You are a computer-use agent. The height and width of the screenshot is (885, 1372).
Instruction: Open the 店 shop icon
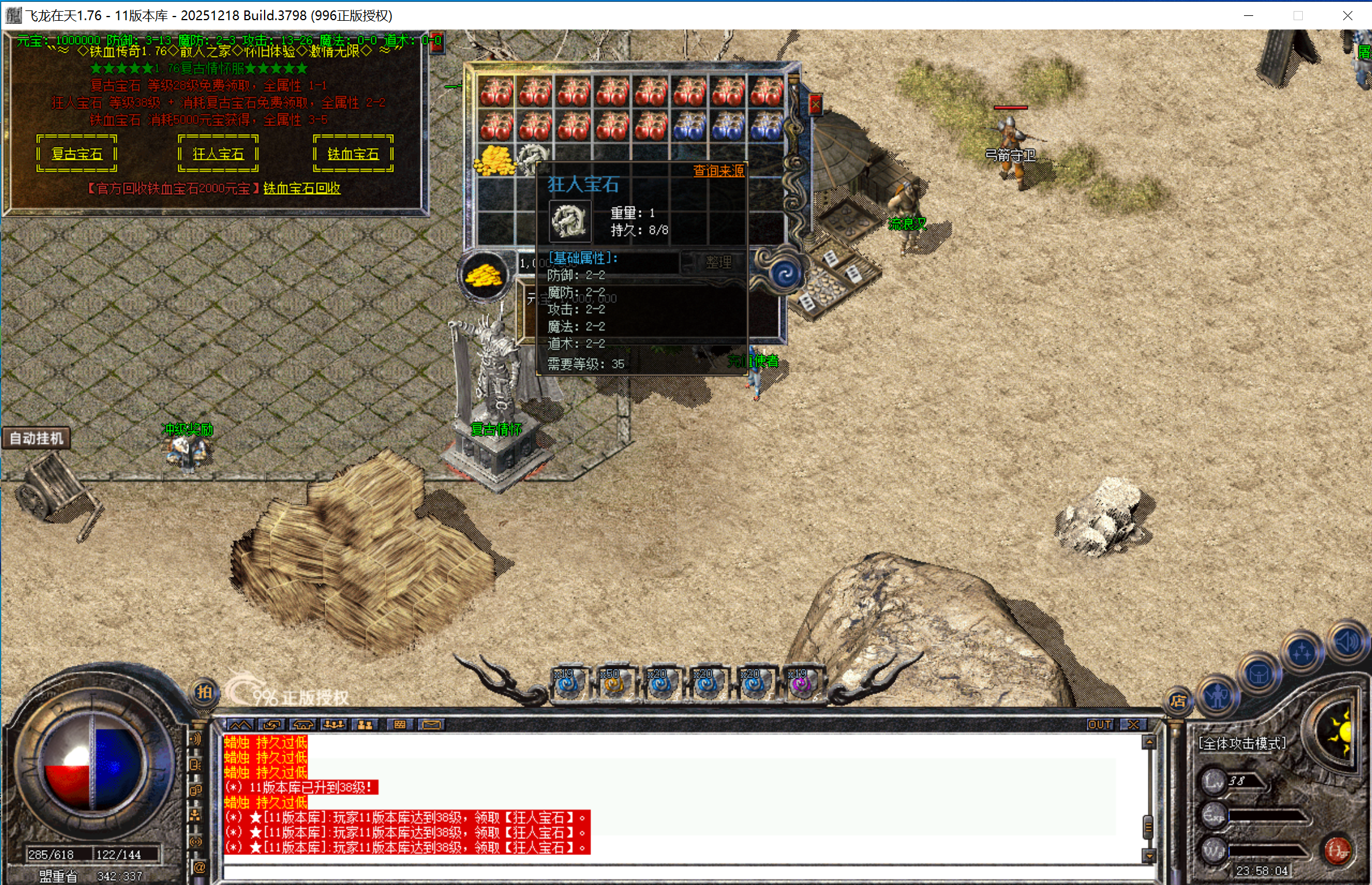tap(1178, 701)
